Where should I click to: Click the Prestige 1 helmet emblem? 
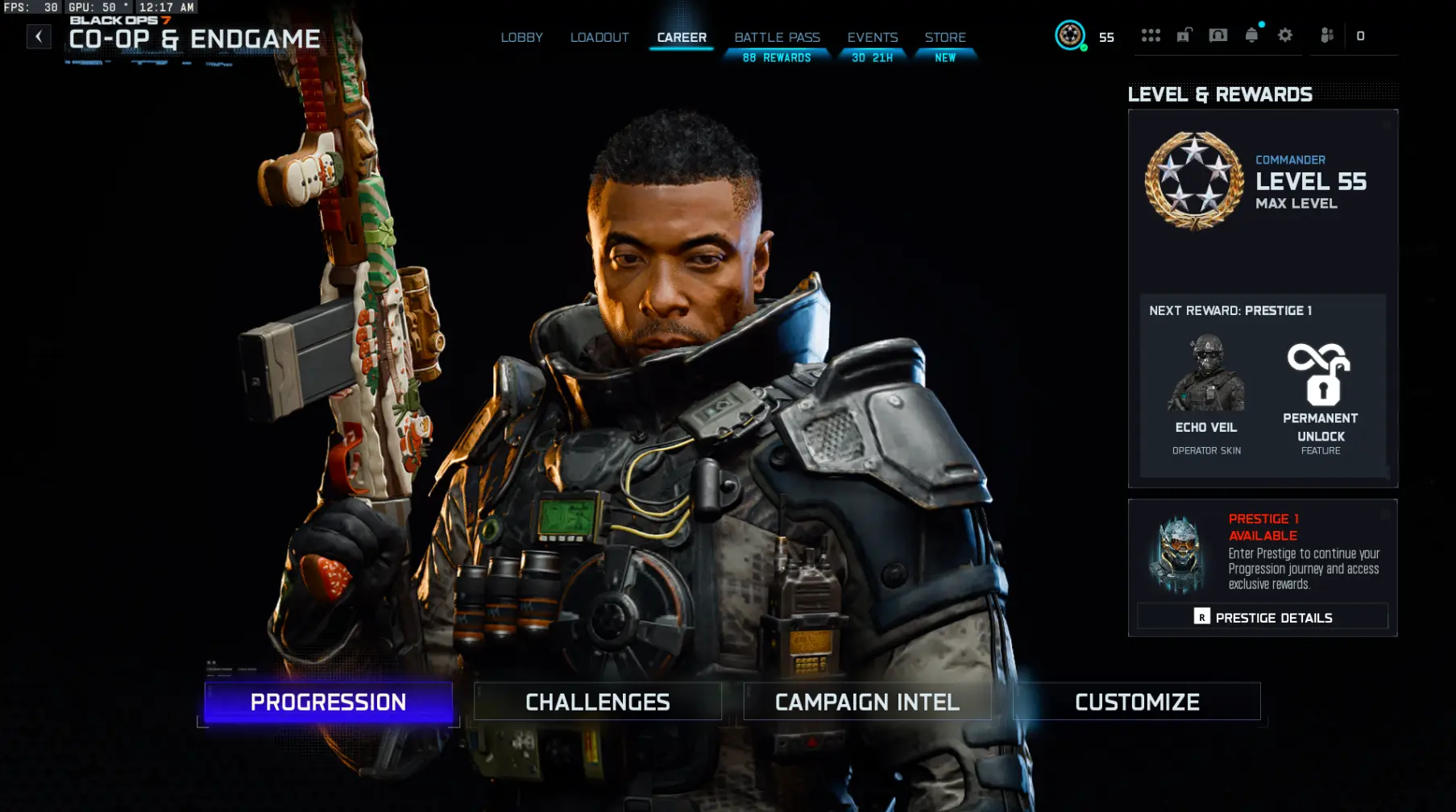tap(1179, 552)
